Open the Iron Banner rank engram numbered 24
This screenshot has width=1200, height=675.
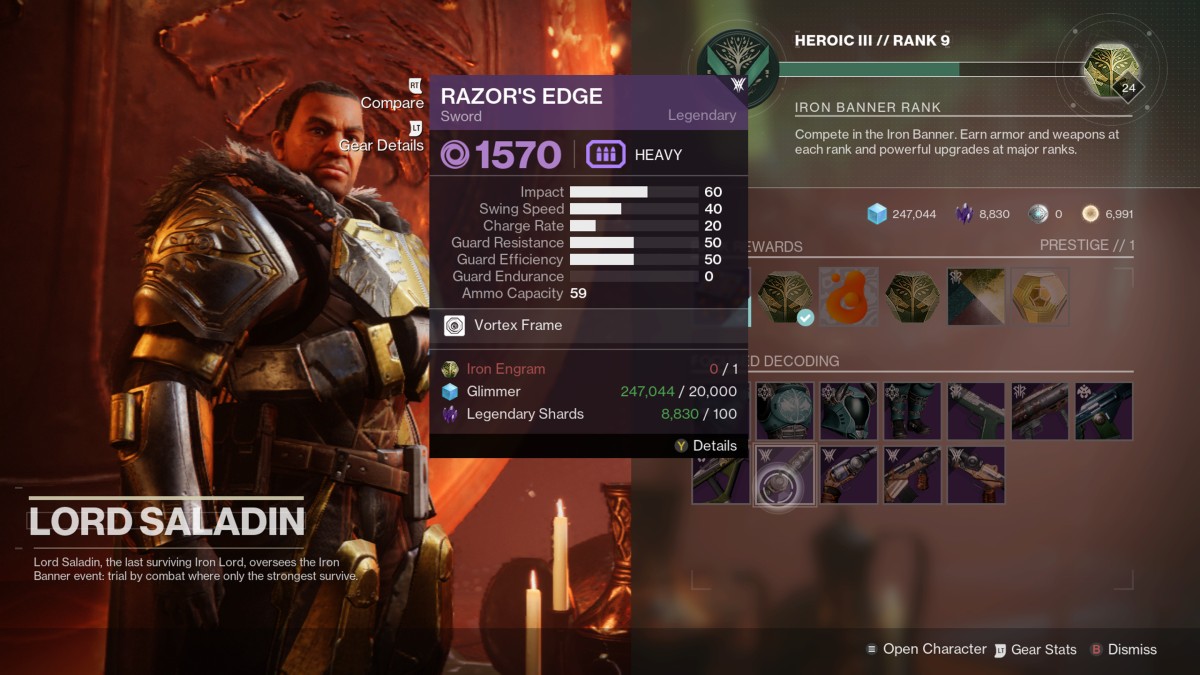click(x=1111, y=71)
